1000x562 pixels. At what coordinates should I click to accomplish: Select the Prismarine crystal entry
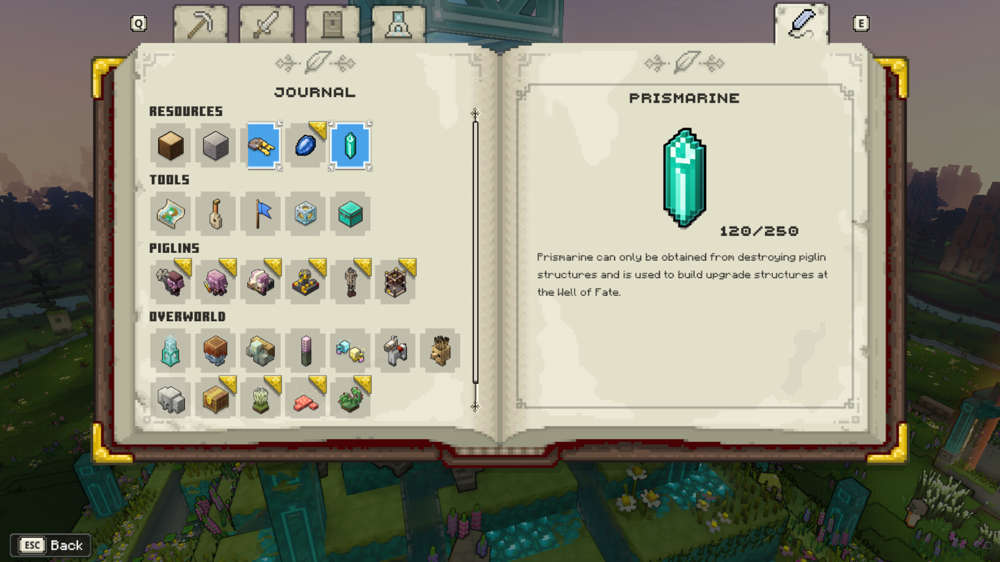coord(350,146)
